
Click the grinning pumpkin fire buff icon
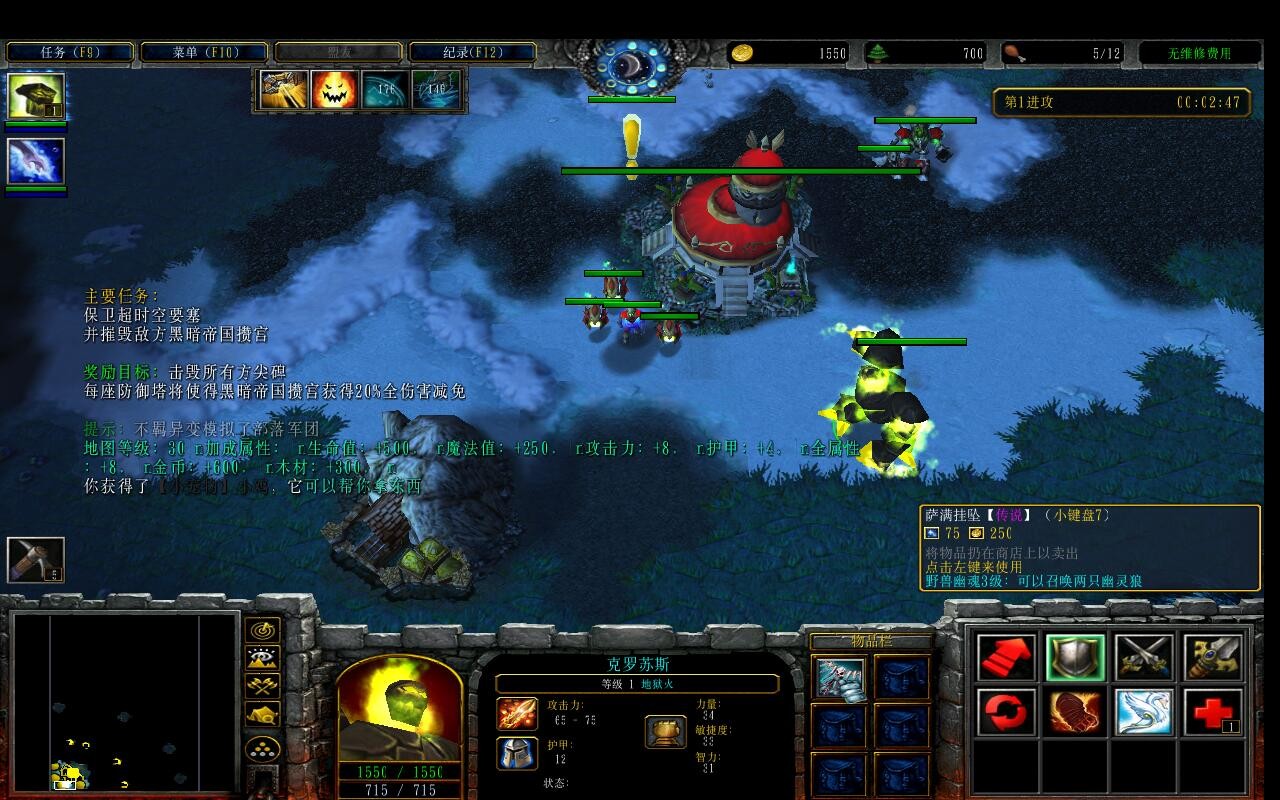tap(335, 90)
